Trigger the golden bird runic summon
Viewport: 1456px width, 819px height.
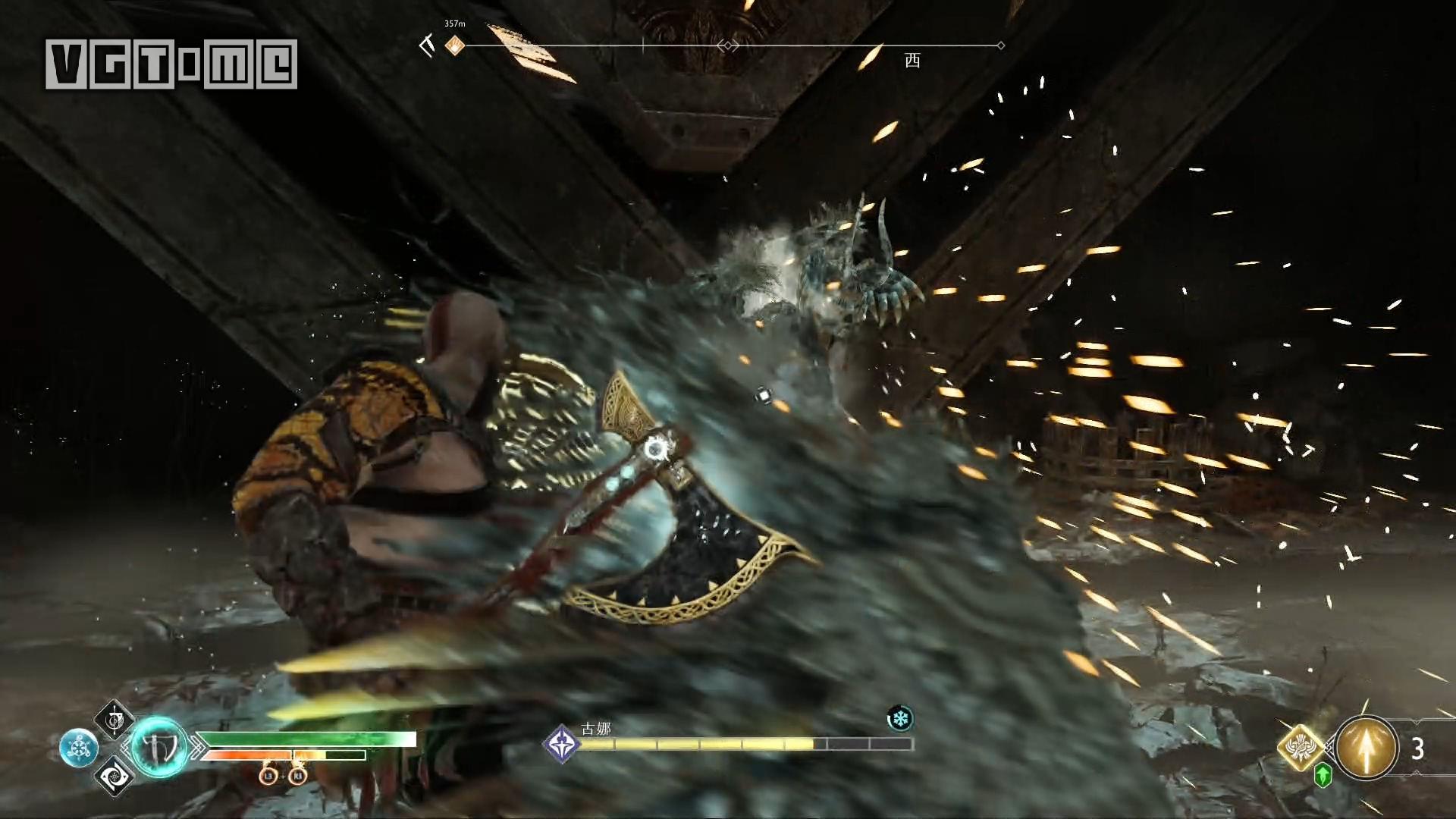click(1301, 745)
